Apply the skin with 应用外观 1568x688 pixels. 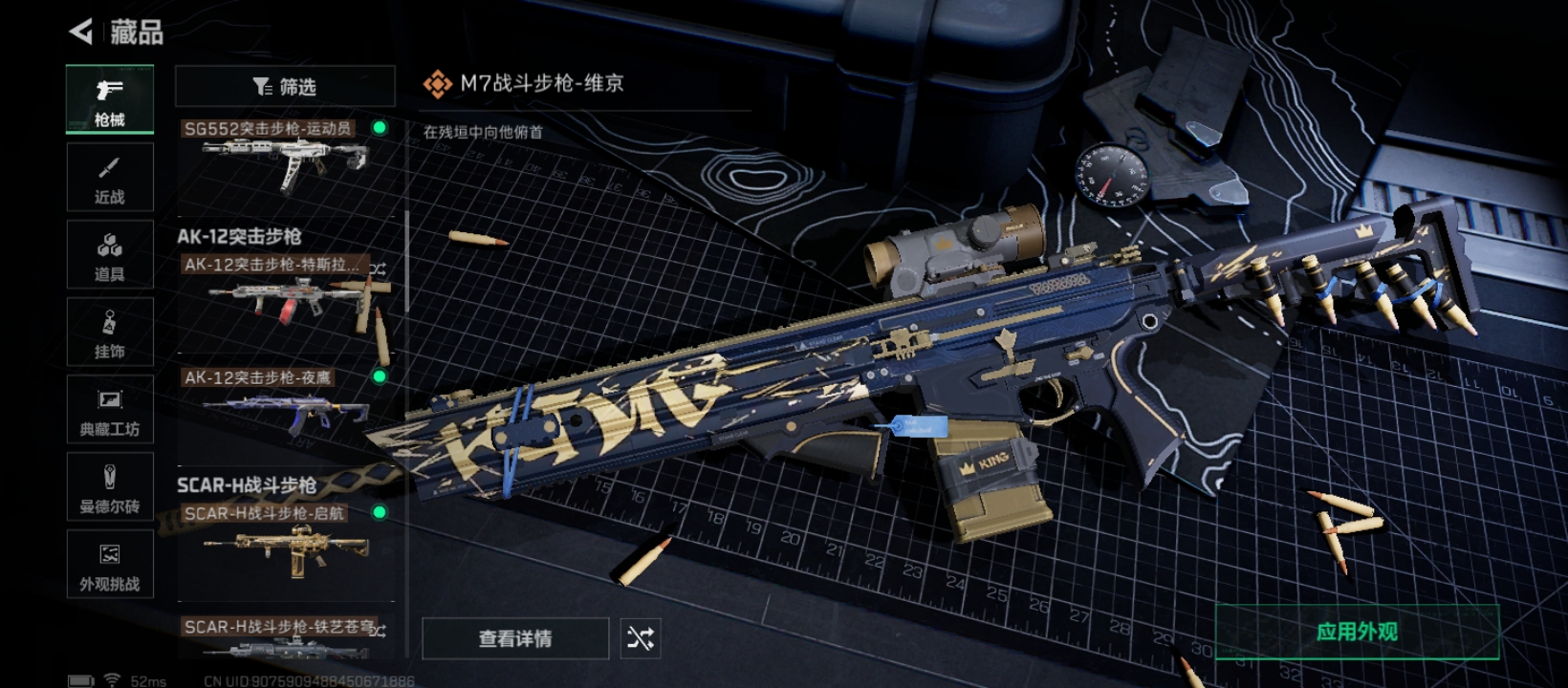coord(1357,632)
